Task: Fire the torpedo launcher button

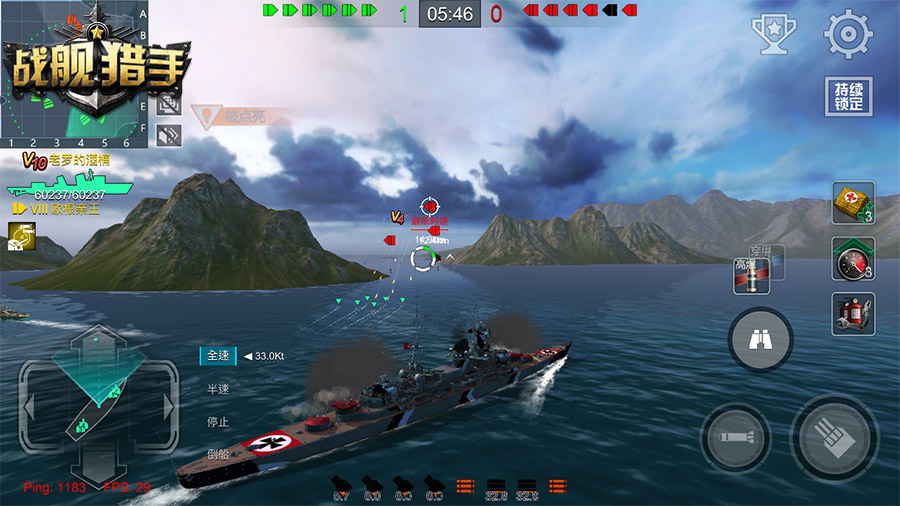Action: pos(735,438)
